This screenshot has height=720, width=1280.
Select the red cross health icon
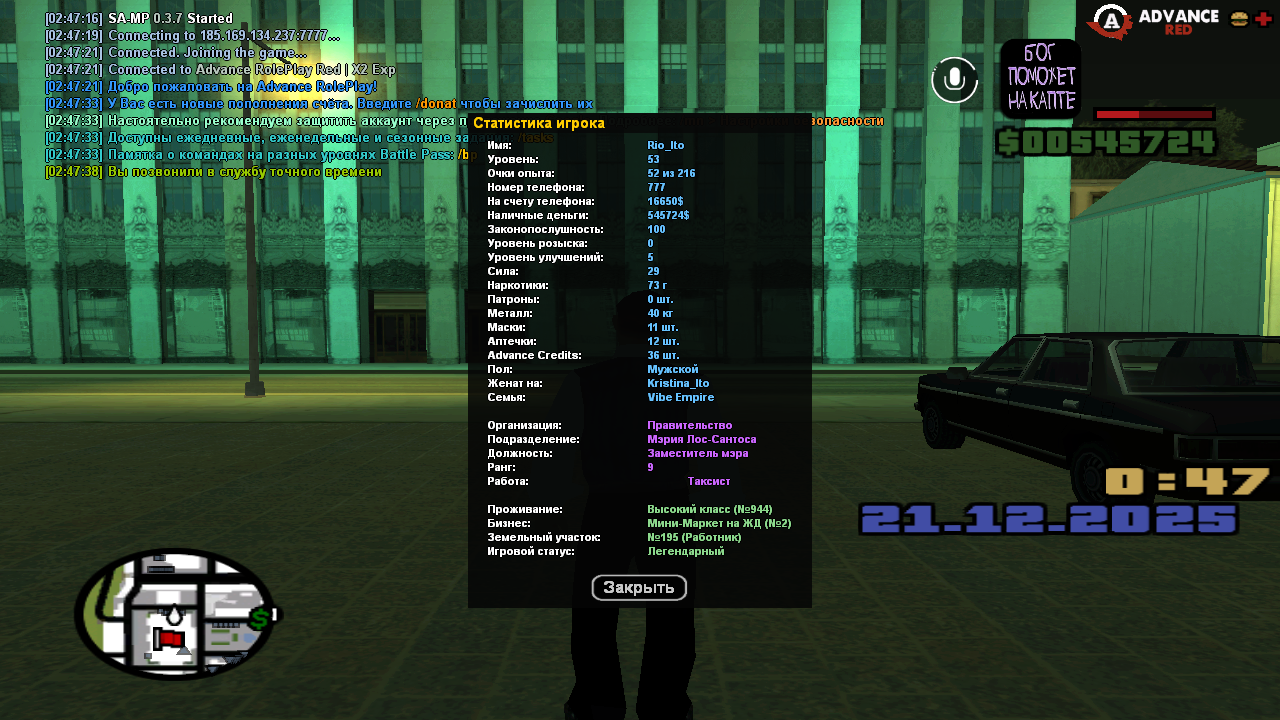click(x=1264, y=19)
